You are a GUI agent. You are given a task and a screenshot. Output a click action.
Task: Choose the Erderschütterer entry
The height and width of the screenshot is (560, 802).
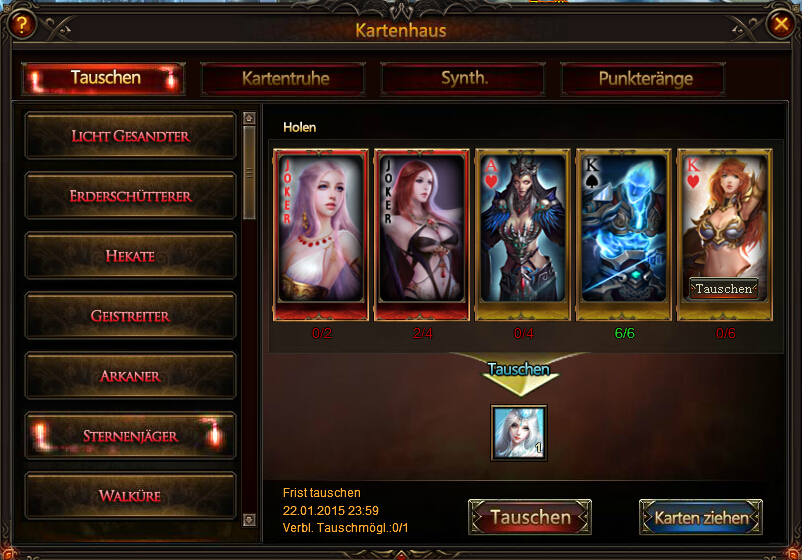[x=130, y=196]
